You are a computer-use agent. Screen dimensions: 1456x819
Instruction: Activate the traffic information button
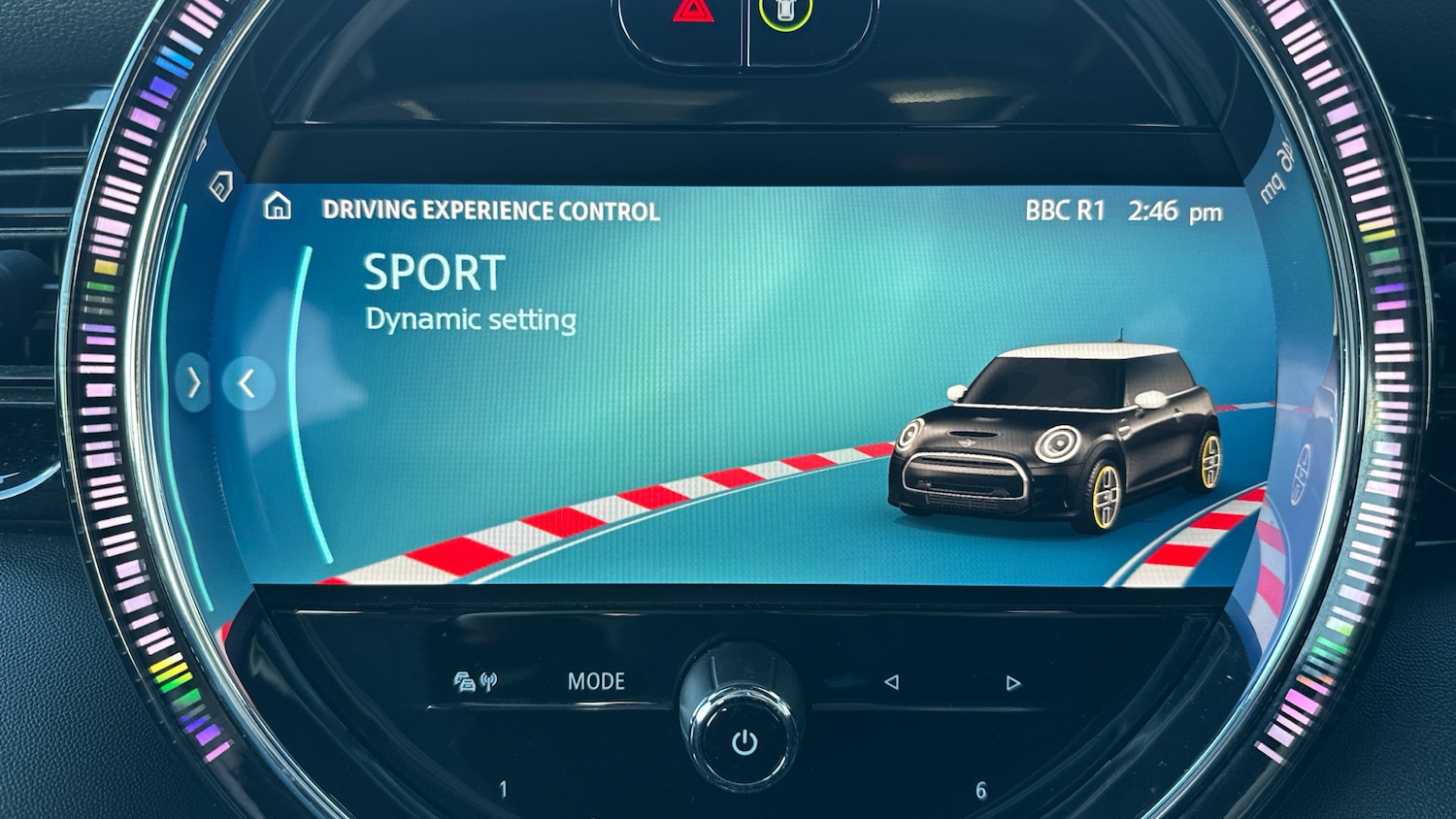475,682
